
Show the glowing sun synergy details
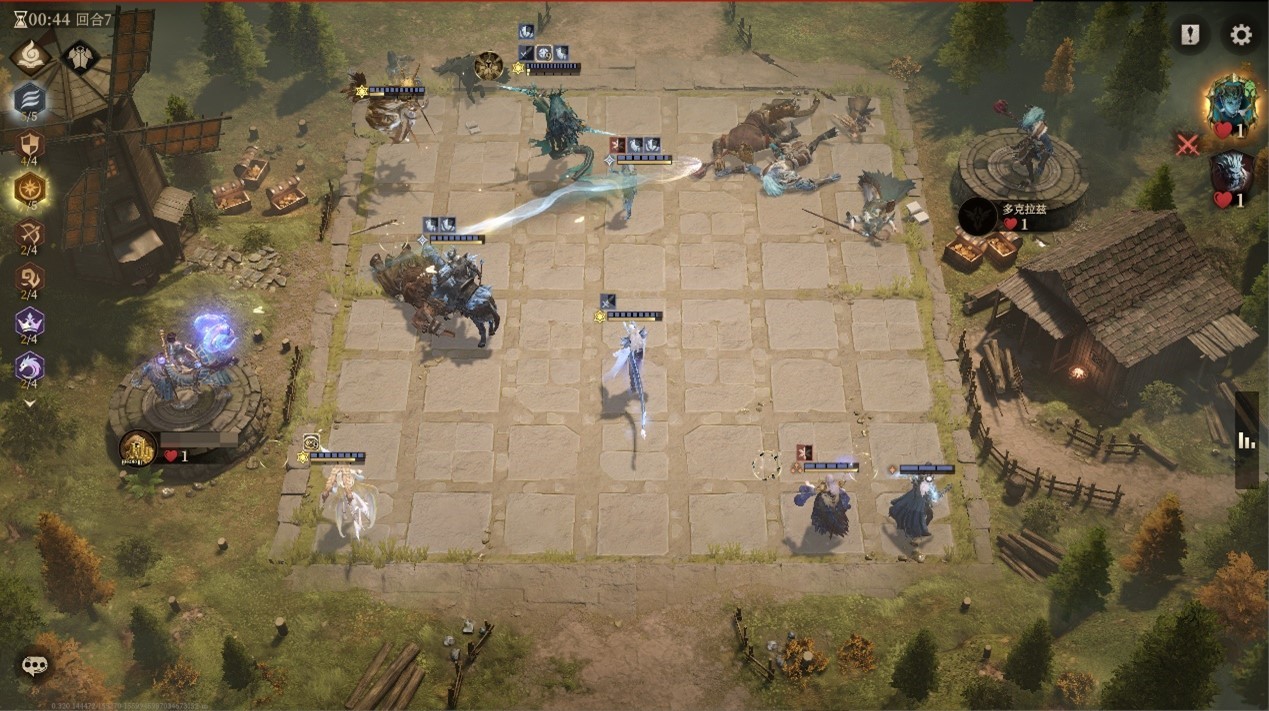(x=29, y=188)
